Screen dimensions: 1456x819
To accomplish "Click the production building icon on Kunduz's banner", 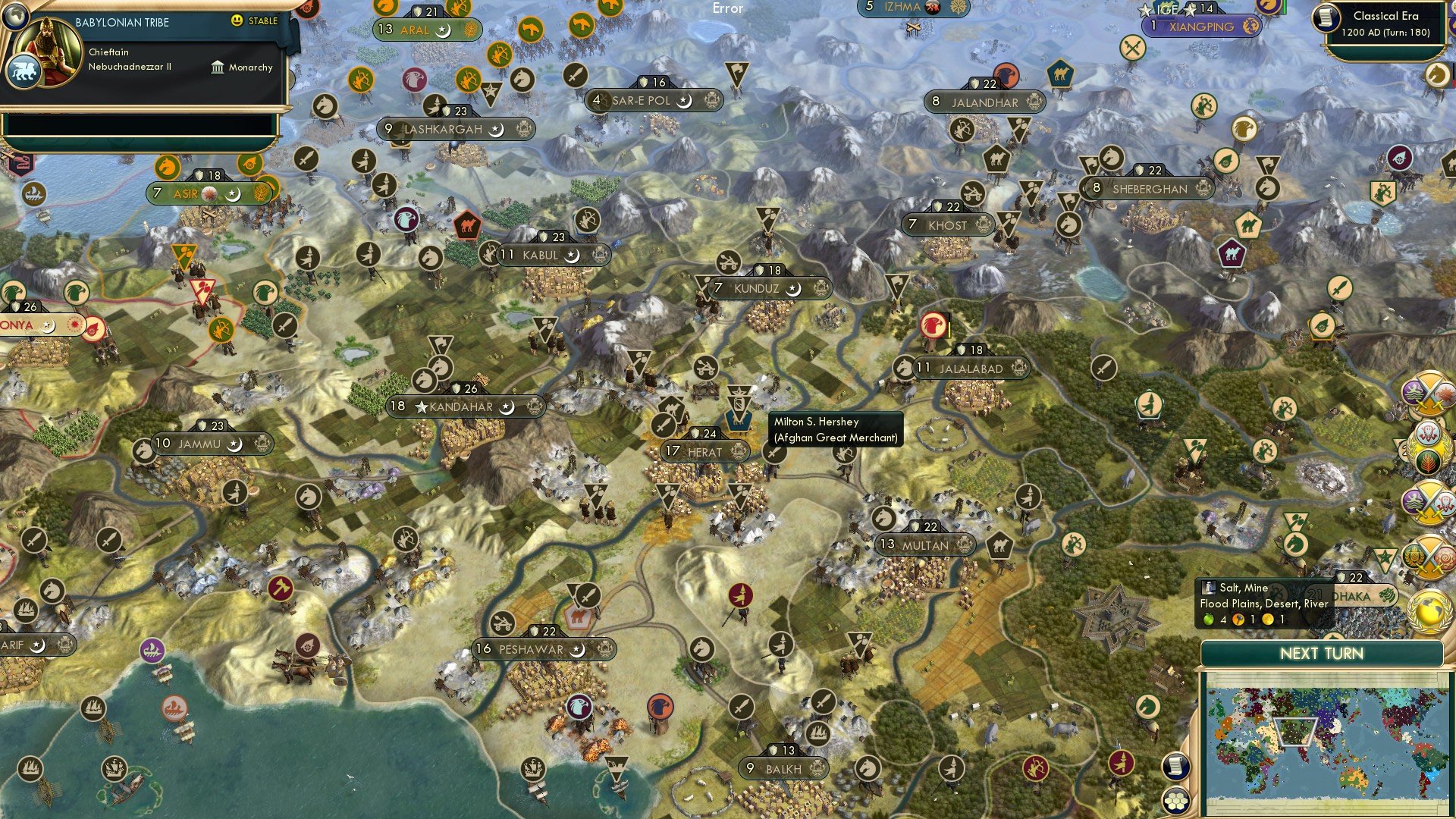I will 821,288.
